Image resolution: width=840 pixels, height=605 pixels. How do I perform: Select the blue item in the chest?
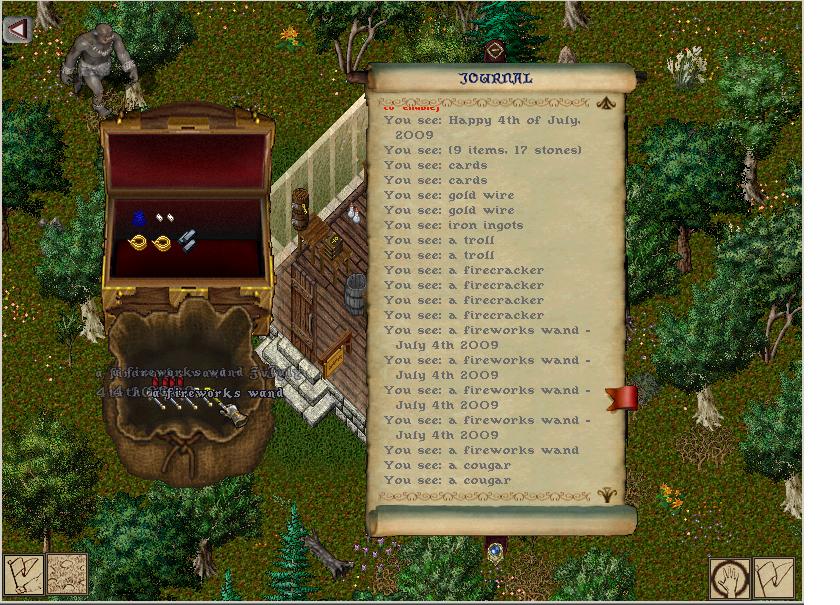point(139,217)
